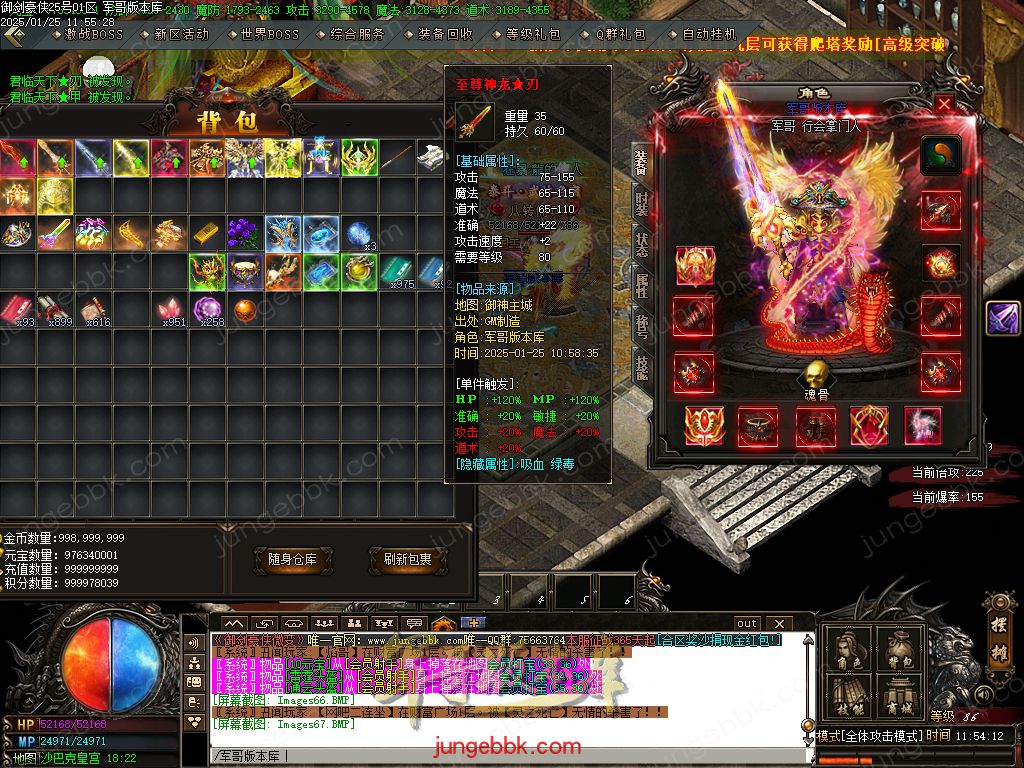Select the gold bar item in the bag

[207, 234]
